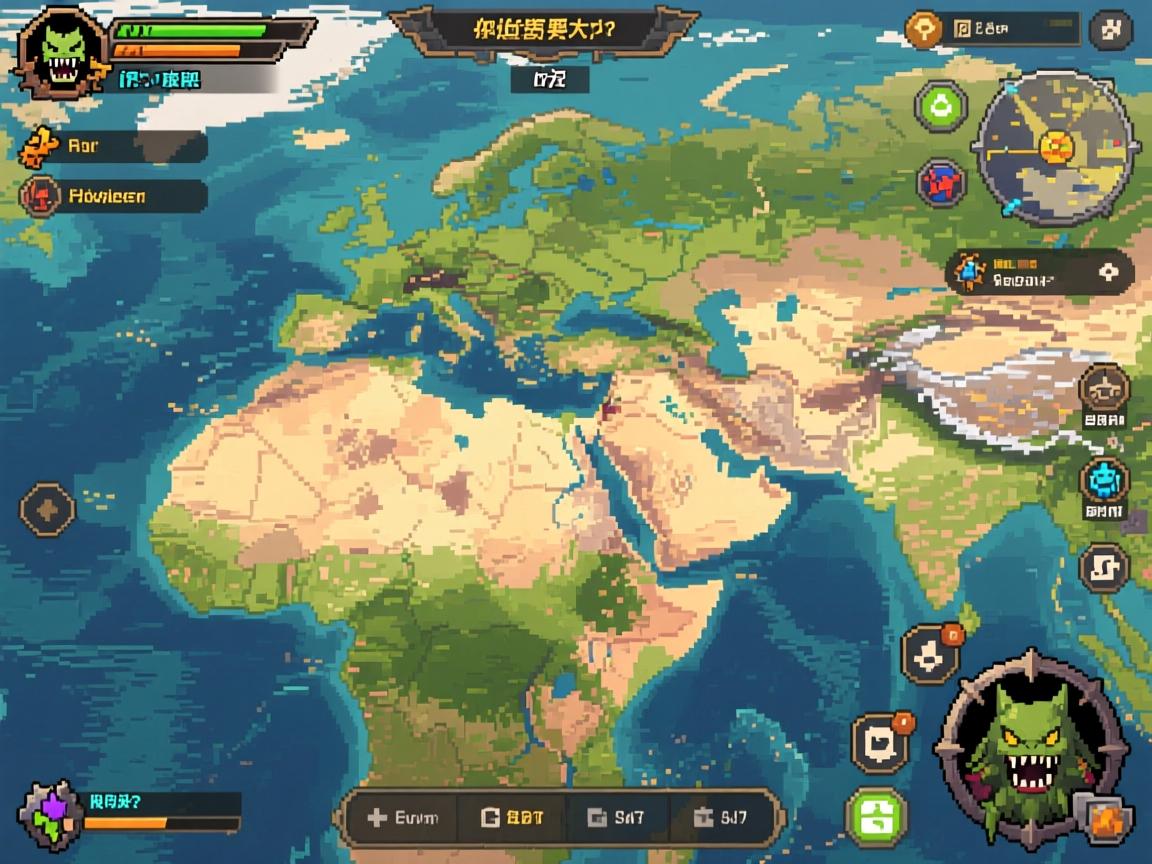Click the diamond button on the left edge
The height and width of the screenshot is (864, 1152).
coord(47,509)
